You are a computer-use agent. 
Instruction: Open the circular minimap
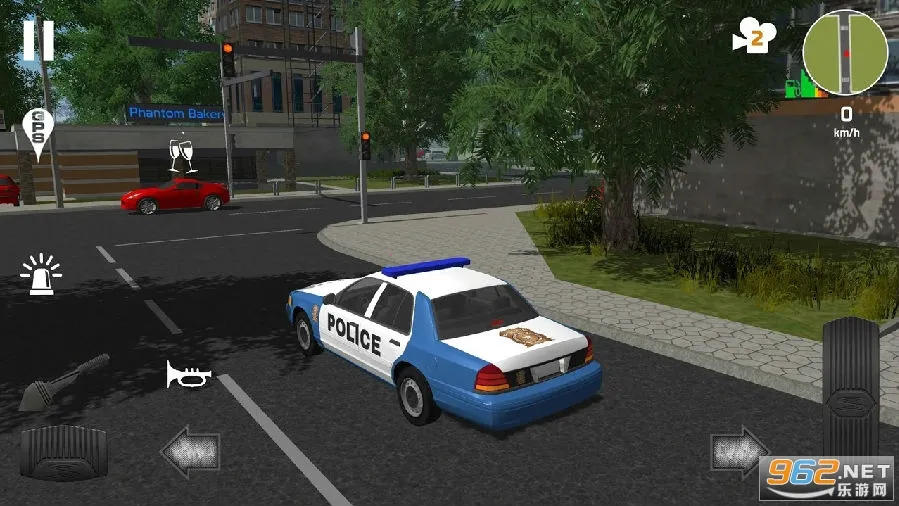[x=845, y=51]
